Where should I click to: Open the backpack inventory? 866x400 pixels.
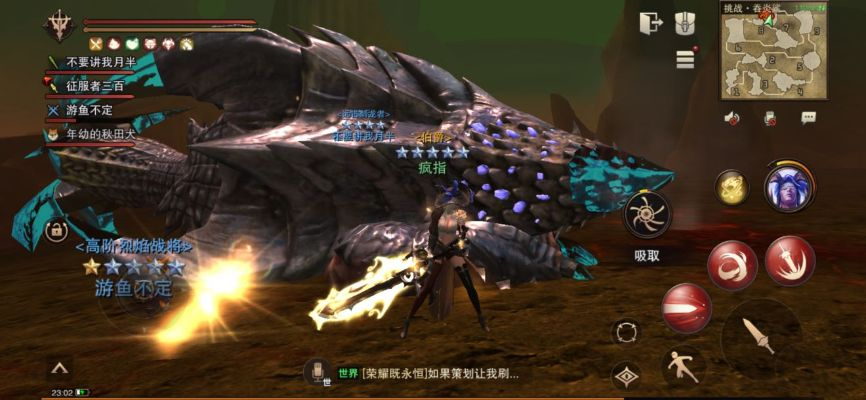coord(684,22)
